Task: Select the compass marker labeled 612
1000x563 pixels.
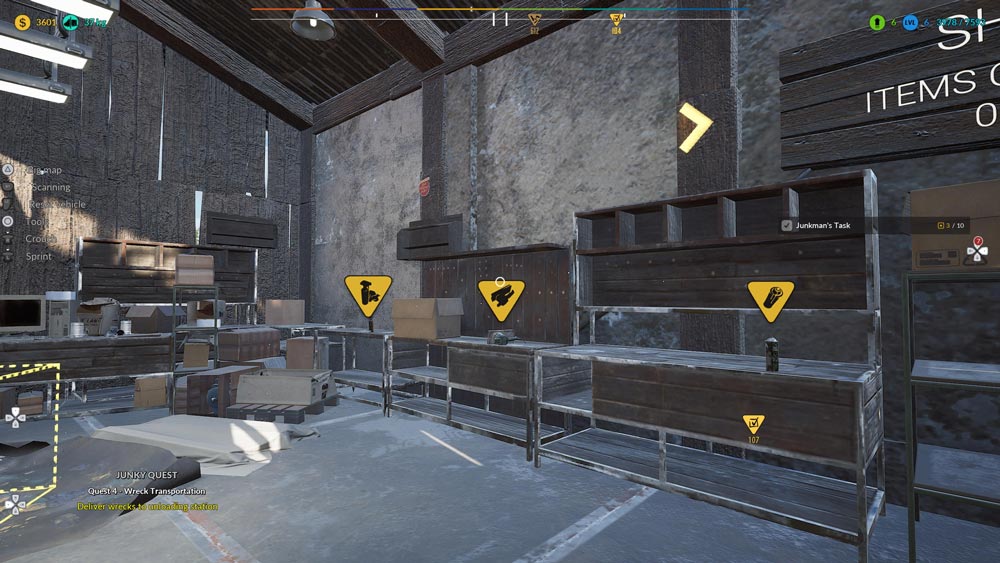Action: pos(534,20)
